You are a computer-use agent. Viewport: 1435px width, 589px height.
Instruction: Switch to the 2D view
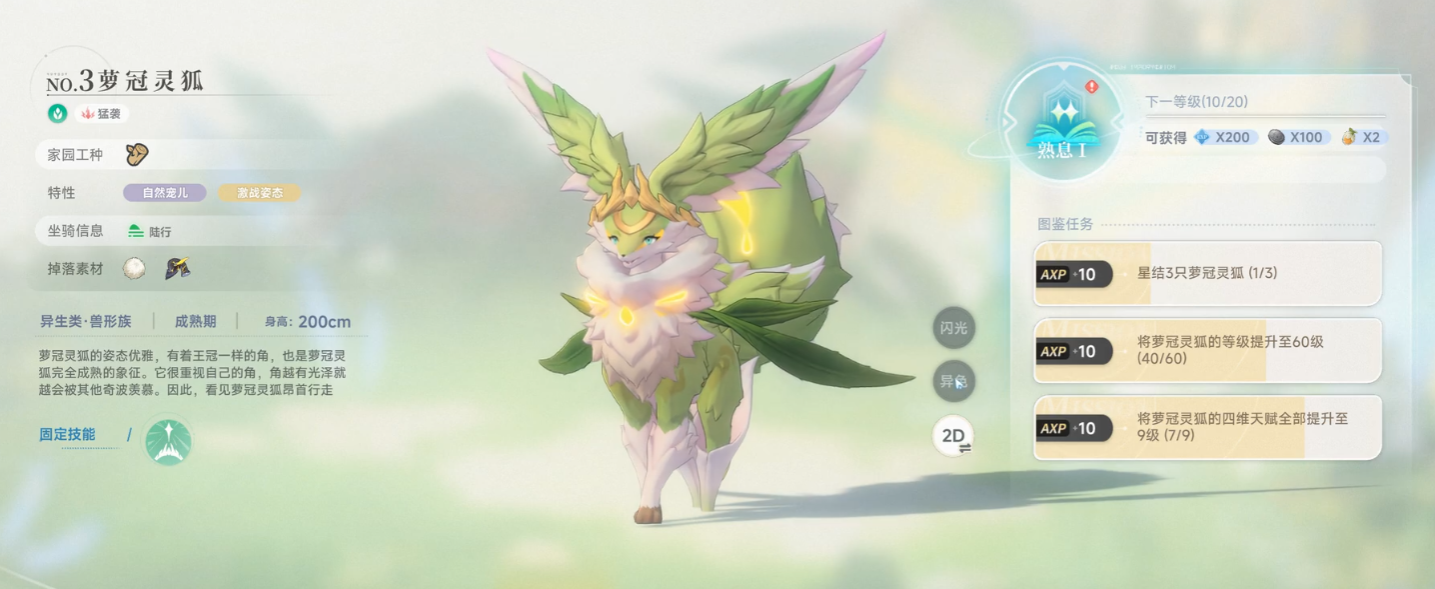pos(953,436)
